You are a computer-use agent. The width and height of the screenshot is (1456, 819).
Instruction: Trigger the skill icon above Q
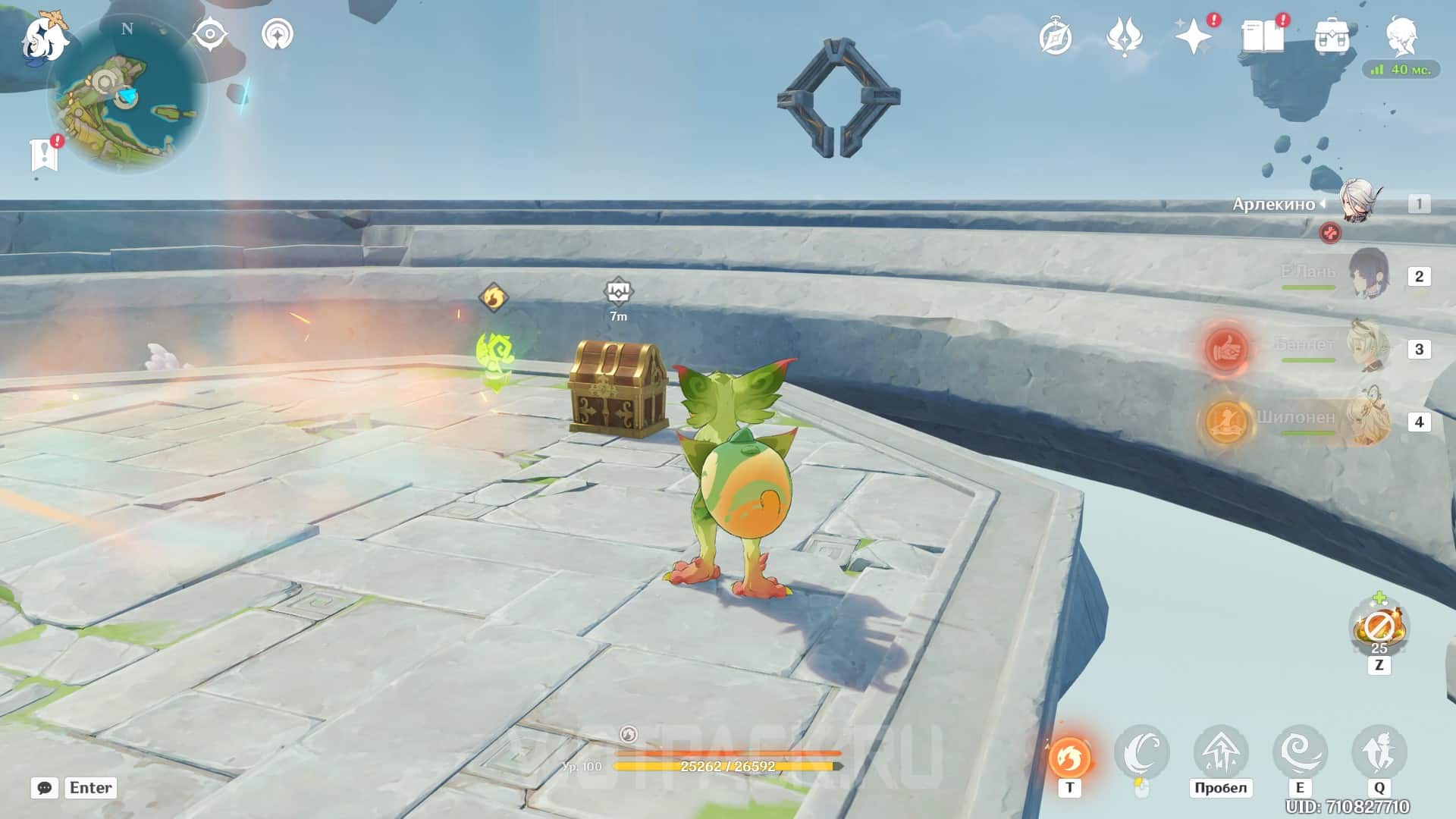(x=1379, y=752)
